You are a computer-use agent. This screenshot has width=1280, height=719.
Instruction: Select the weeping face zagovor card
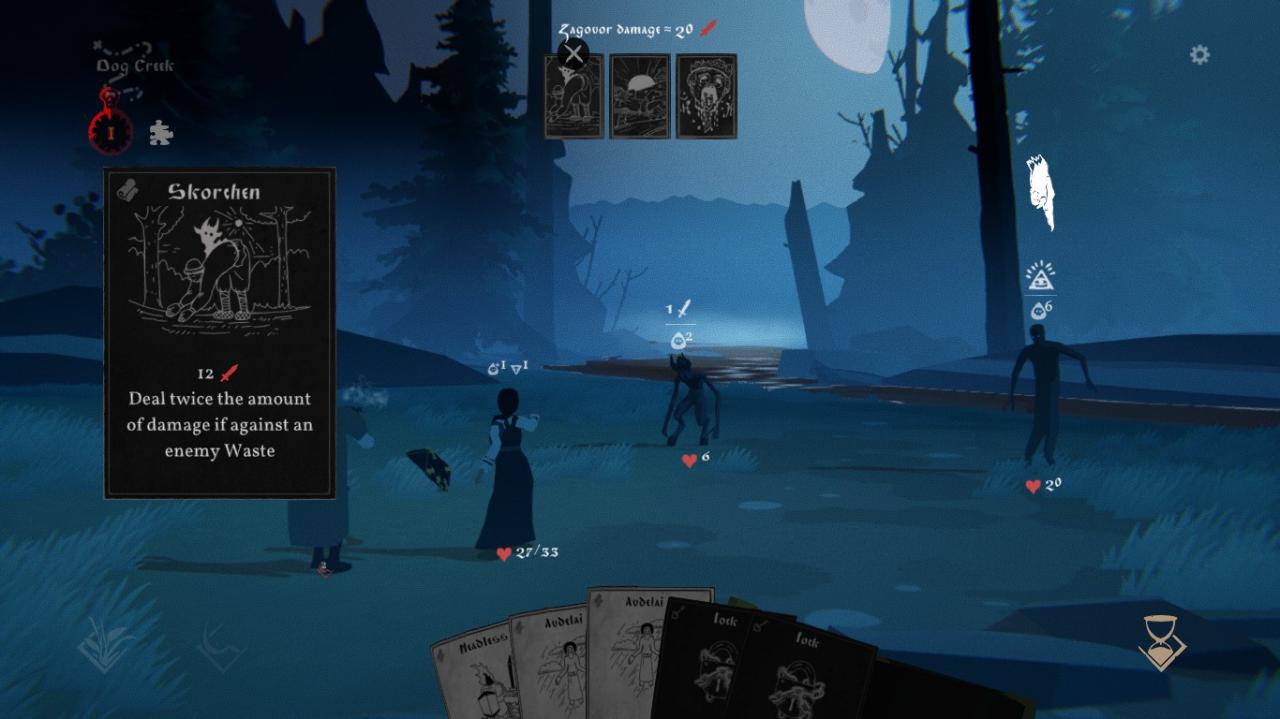click(x=706, y=96)
